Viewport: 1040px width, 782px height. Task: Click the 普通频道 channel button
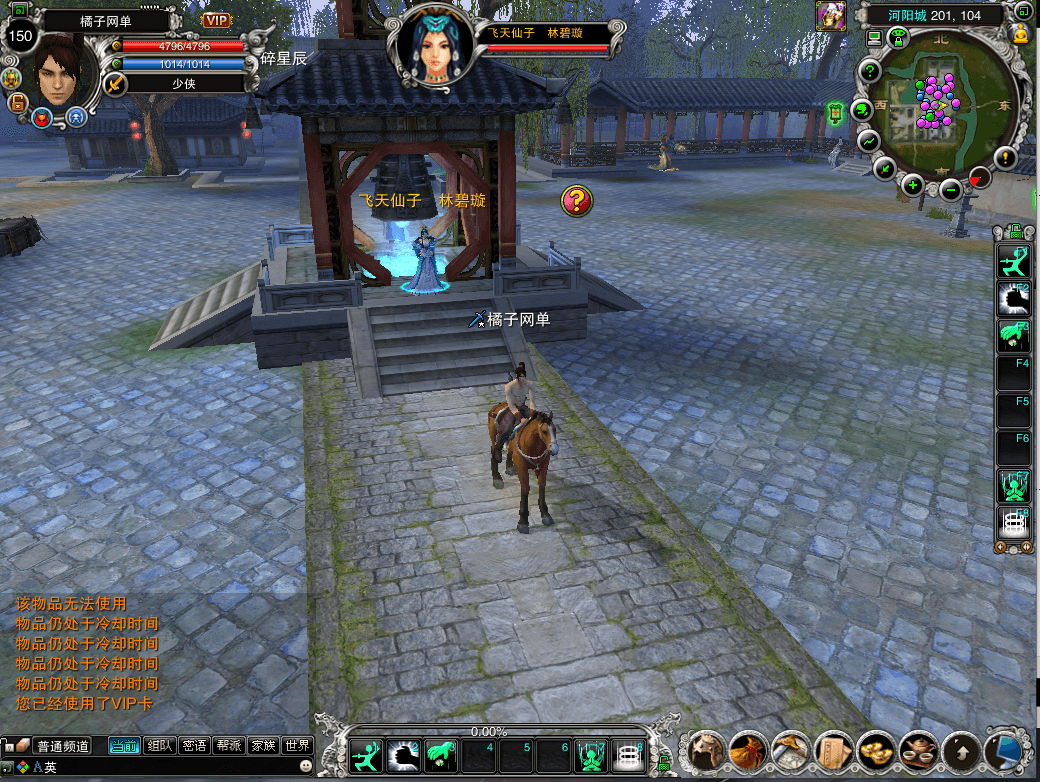[x=62, y=746]
